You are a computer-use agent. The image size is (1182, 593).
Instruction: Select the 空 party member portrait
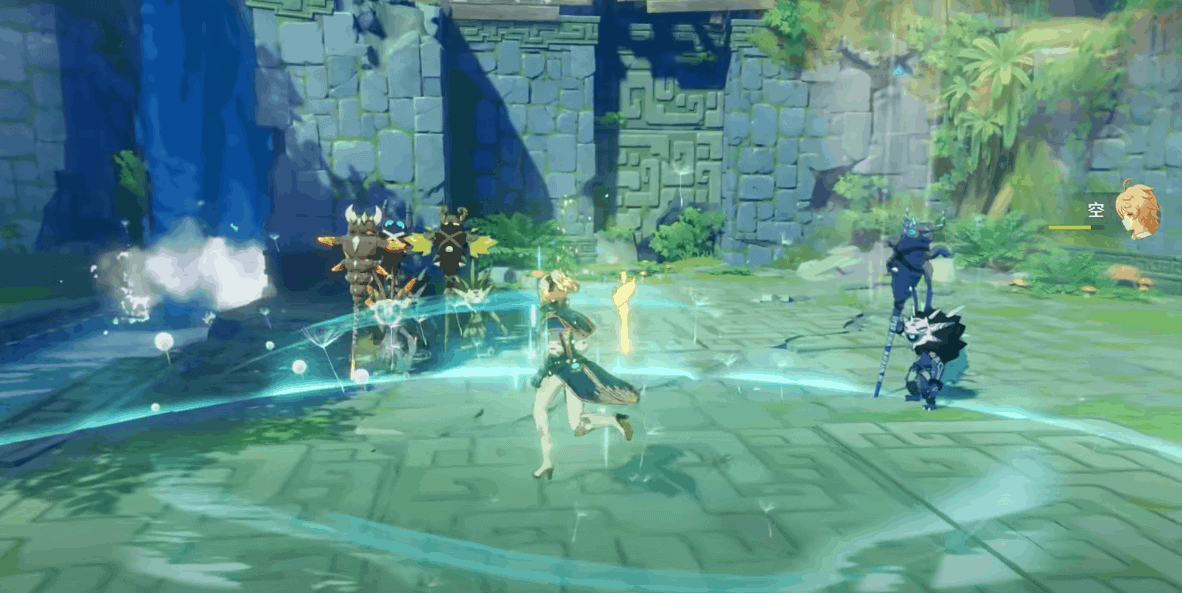(x=1138, y=211)
